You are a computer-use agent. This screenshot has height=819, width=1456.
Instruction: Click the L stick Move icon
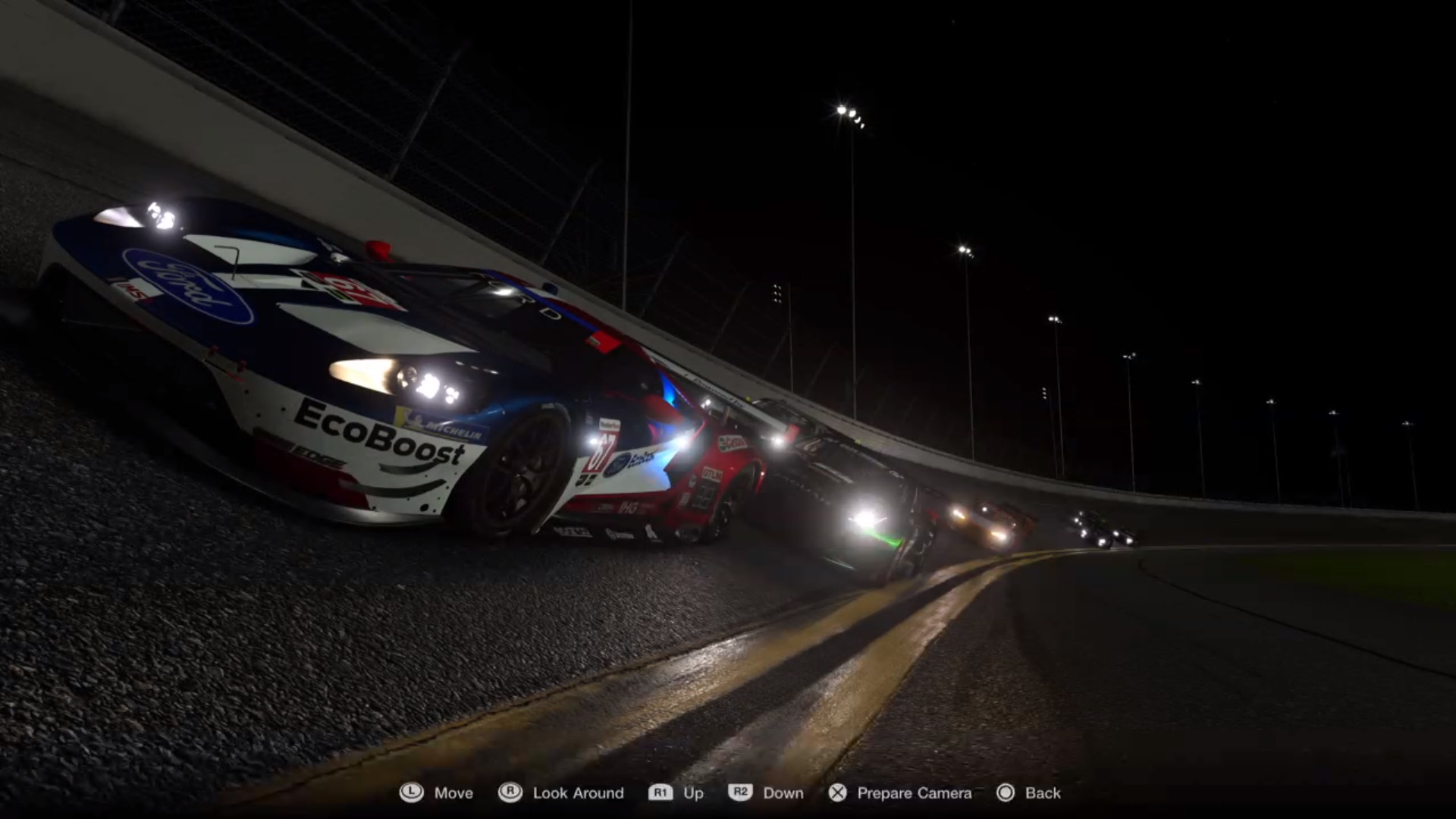point(412,793)
